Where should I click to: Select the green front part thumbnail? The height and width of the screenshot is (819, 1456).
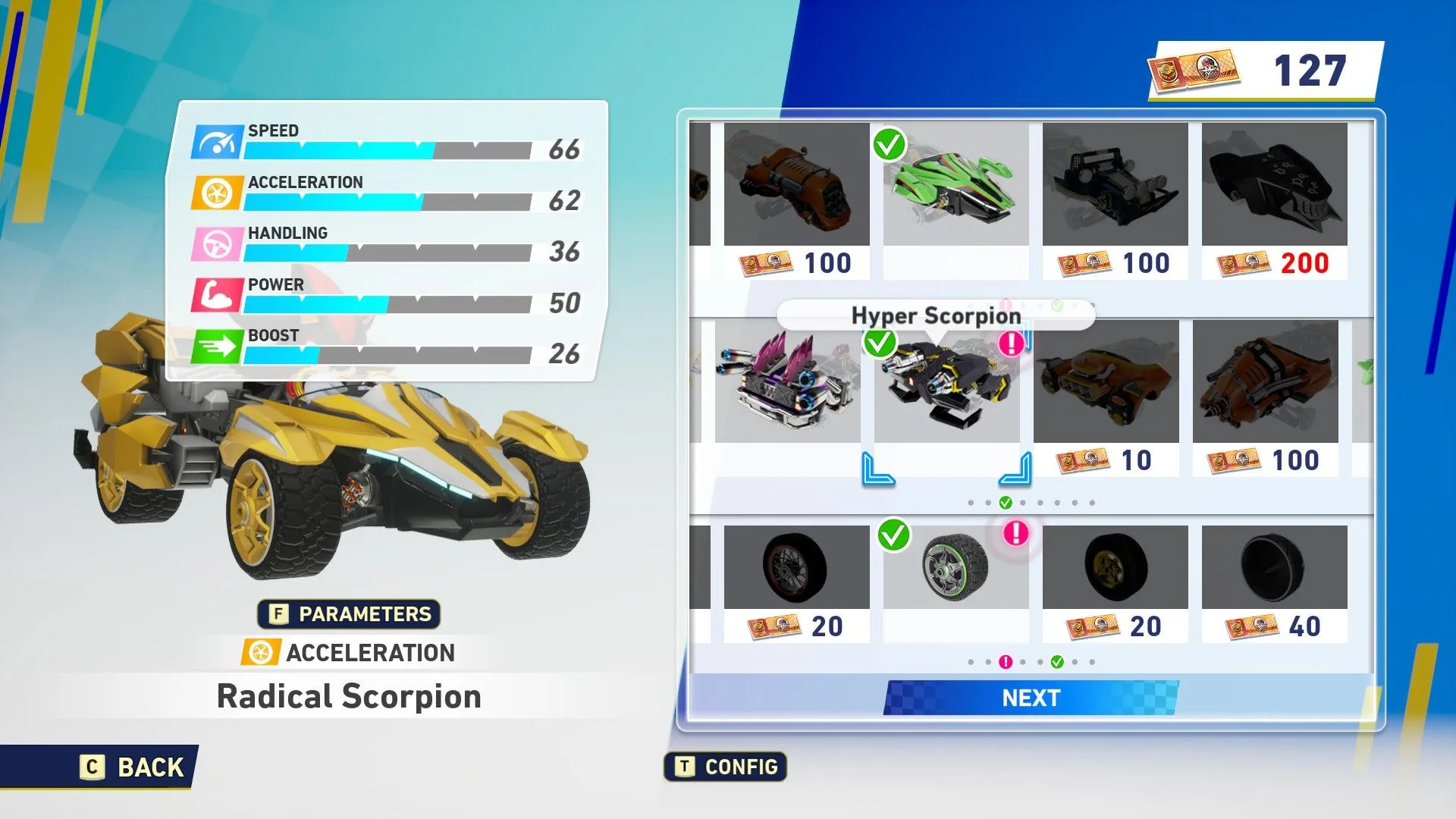click(x=955, y=186)
